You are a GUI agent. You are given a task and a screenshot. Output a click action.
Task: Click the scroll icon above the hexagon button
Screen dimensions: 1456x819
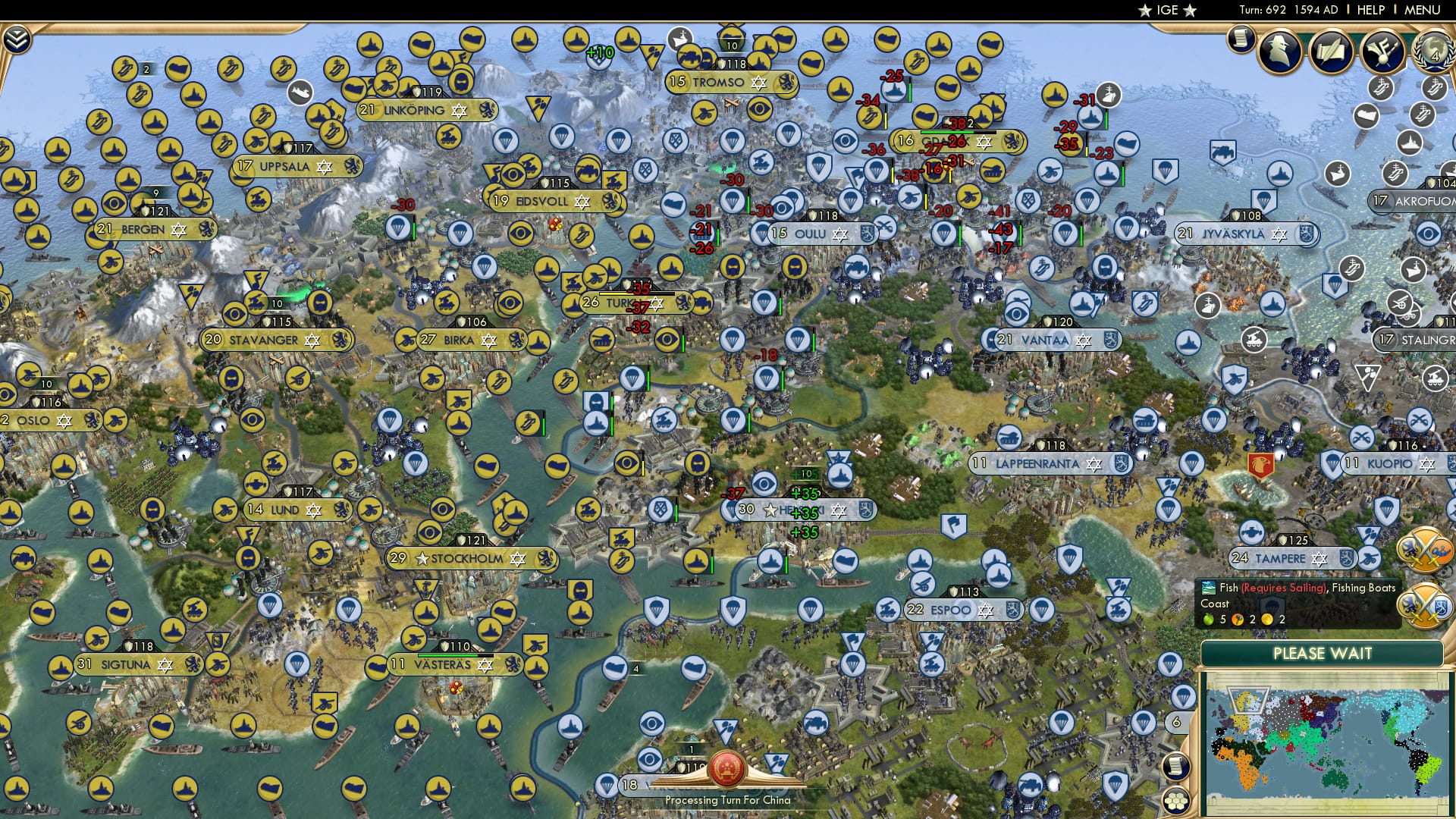tap(1175, 766)
